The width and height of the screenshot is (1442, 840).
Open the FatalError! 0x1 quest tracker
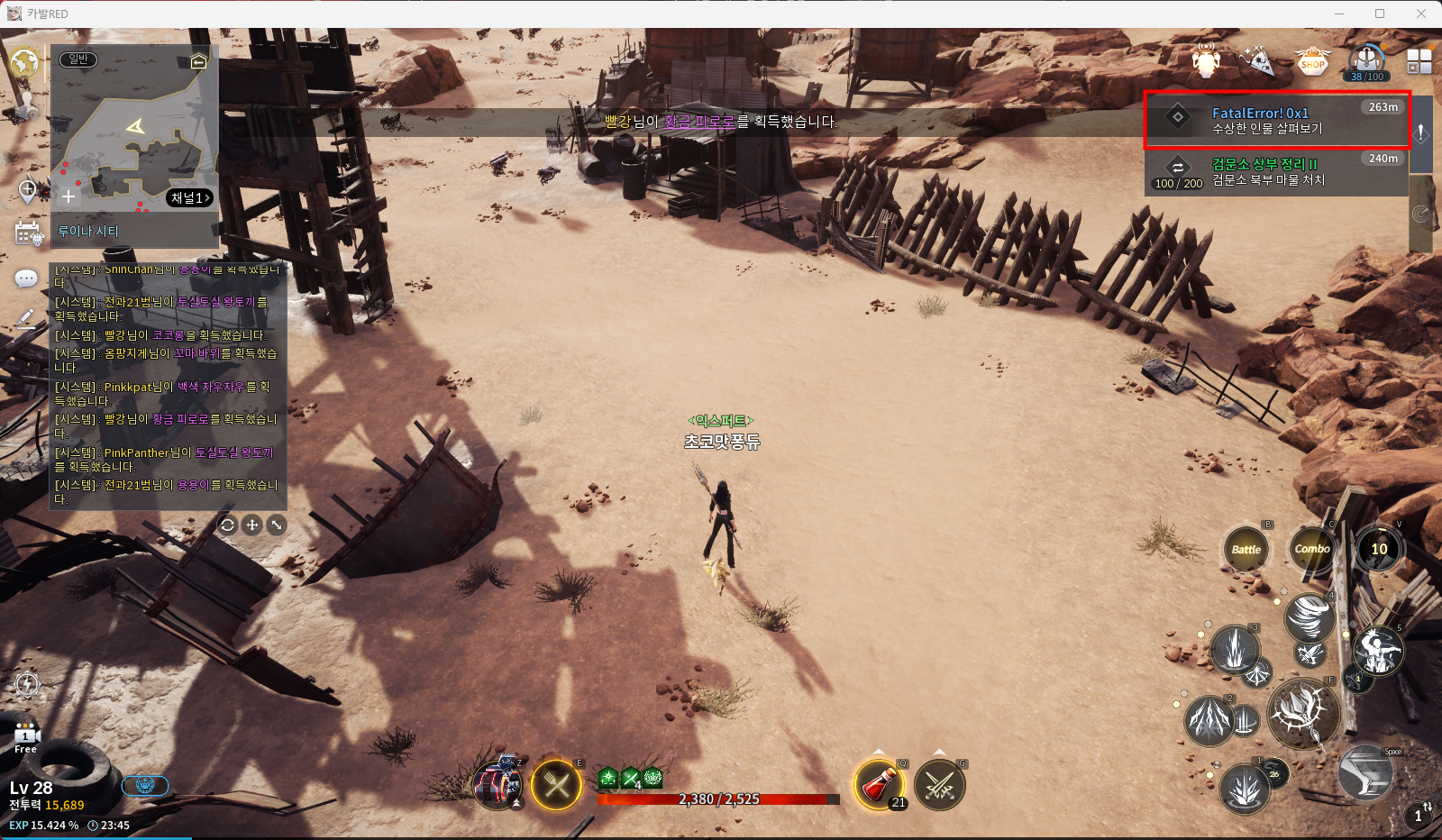[x=1275, y=120]
